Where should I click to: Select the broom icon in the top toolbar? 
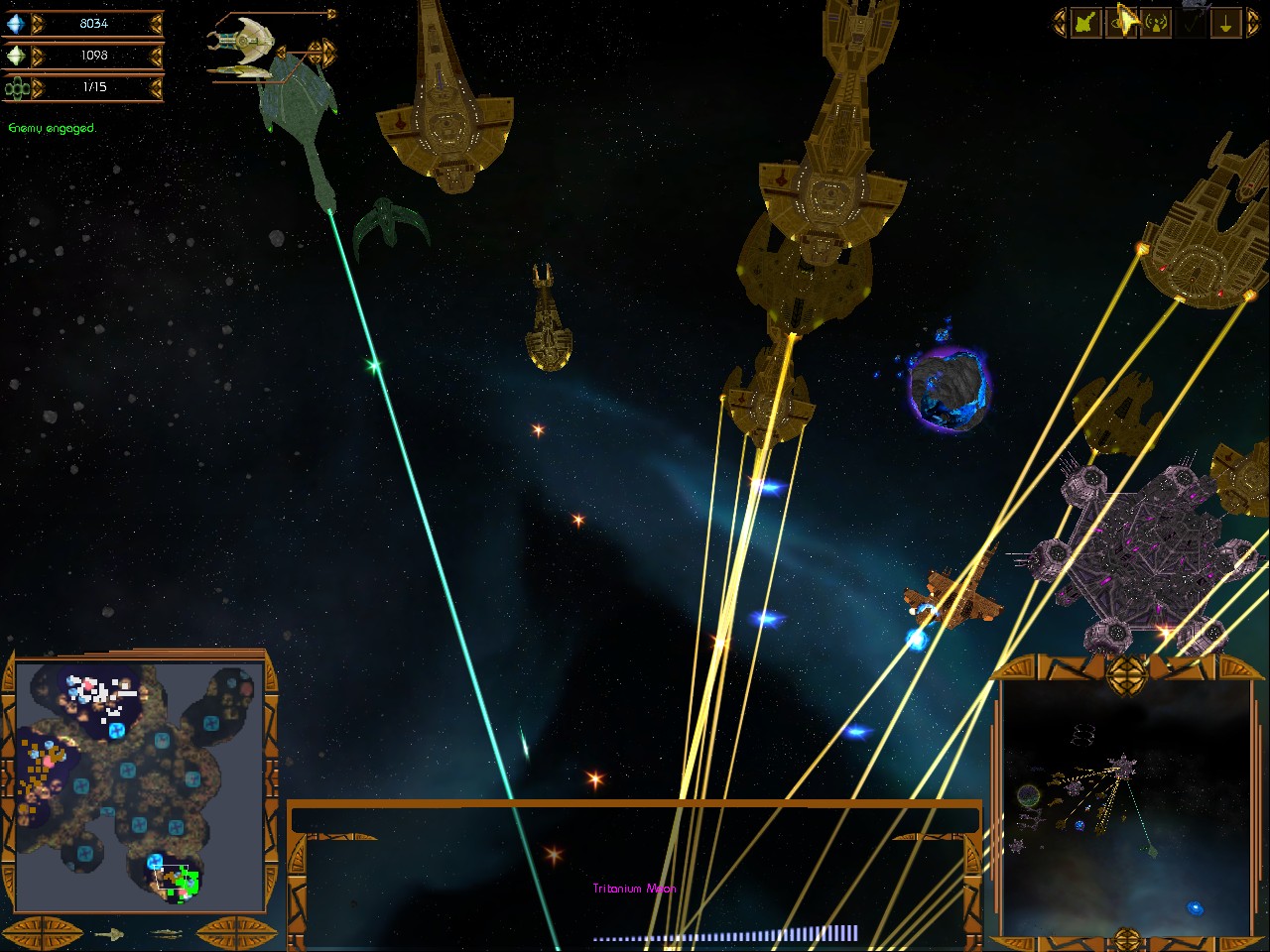click(x=1084, y=23)
